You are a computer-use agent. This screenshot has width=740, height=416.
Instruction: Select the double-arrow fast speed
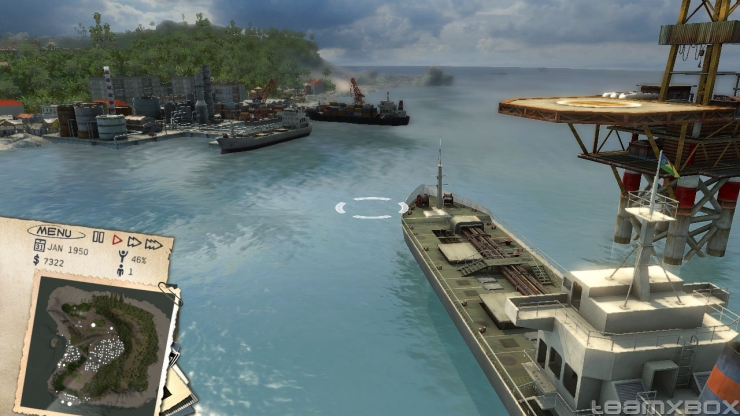point(134,242)
